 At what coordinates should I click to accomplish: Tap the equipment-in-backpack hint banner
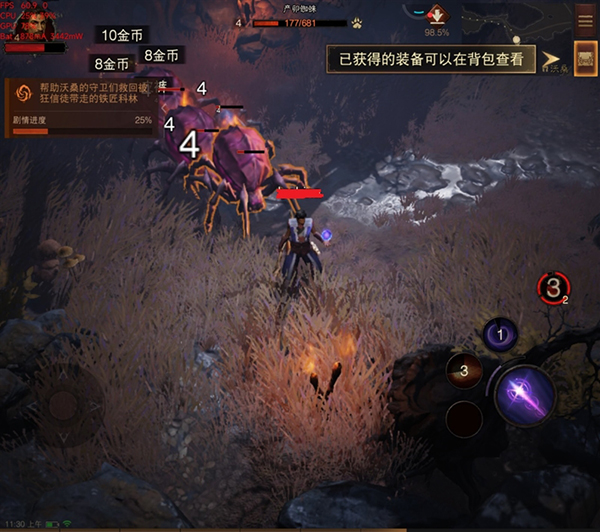click(x=431, y=59)
